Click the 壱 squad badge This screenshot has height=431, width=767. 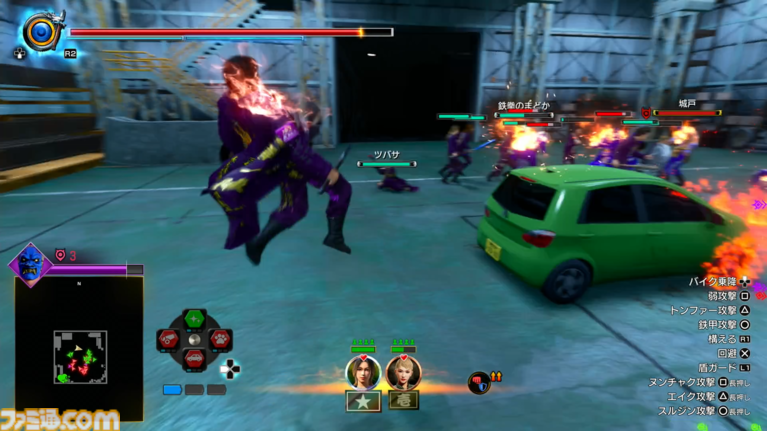[403, 401]
